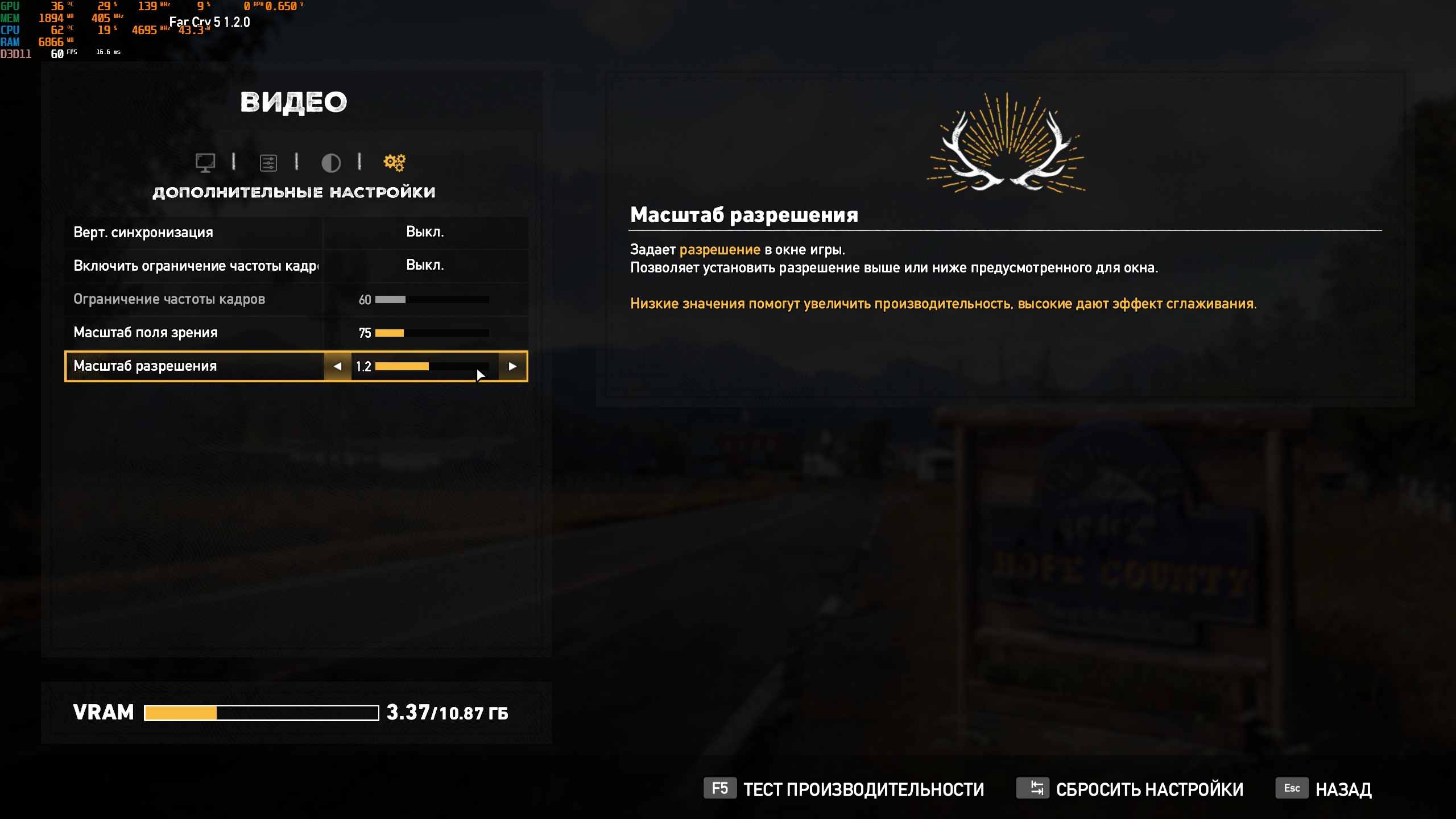Choose Сбросить настройки to reset settings
This screenshot has width=1456, height=819.
click(1131, 789)
